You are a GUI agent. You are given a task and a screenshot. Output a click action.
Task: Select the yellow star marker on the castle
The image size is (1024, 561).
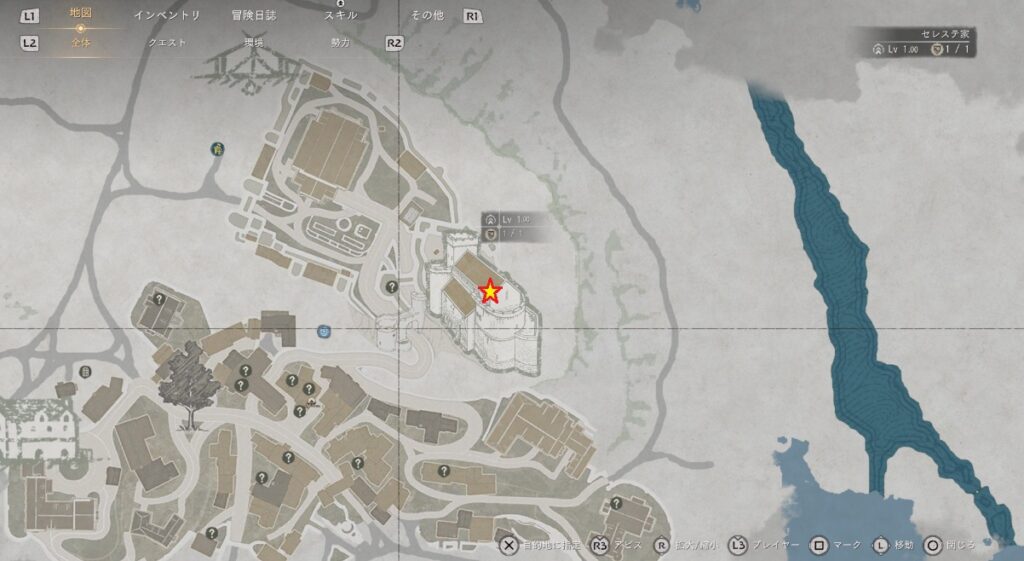(x=490, y=291)
